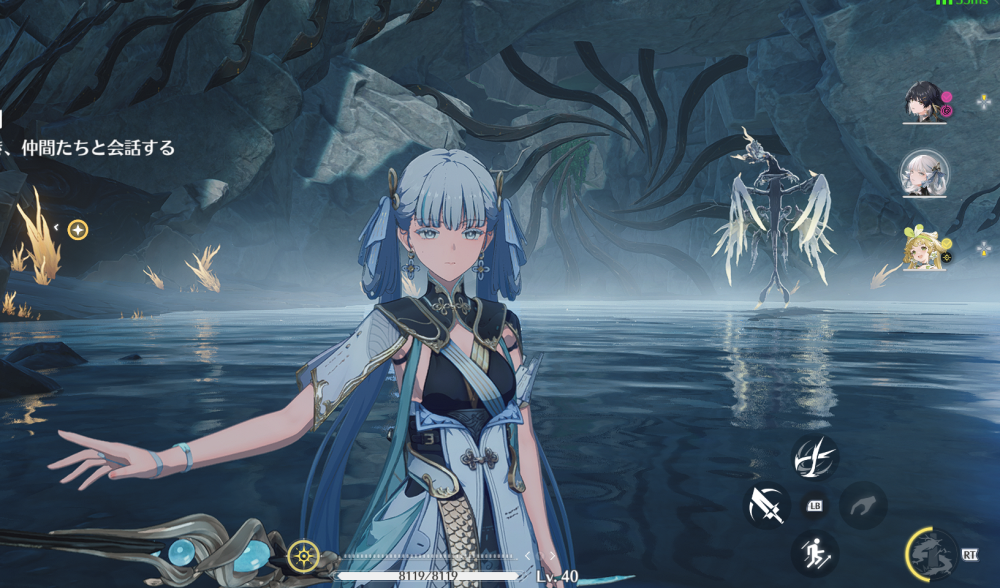Click the golden sun emblem beside the health bar
The width and height of the screenshot is (1000, 588).
303,555
